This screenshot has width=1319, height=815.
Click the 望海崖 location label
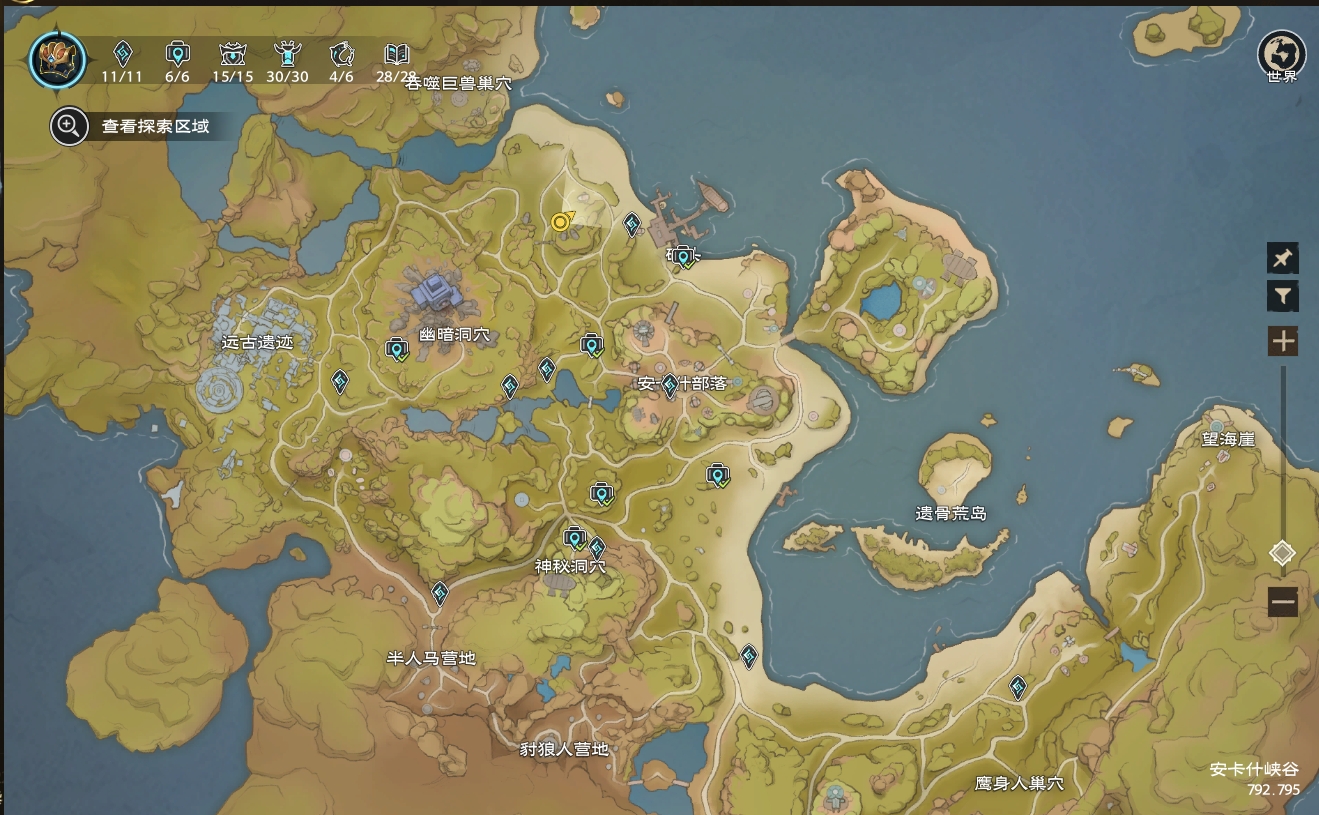(1228, 440)
